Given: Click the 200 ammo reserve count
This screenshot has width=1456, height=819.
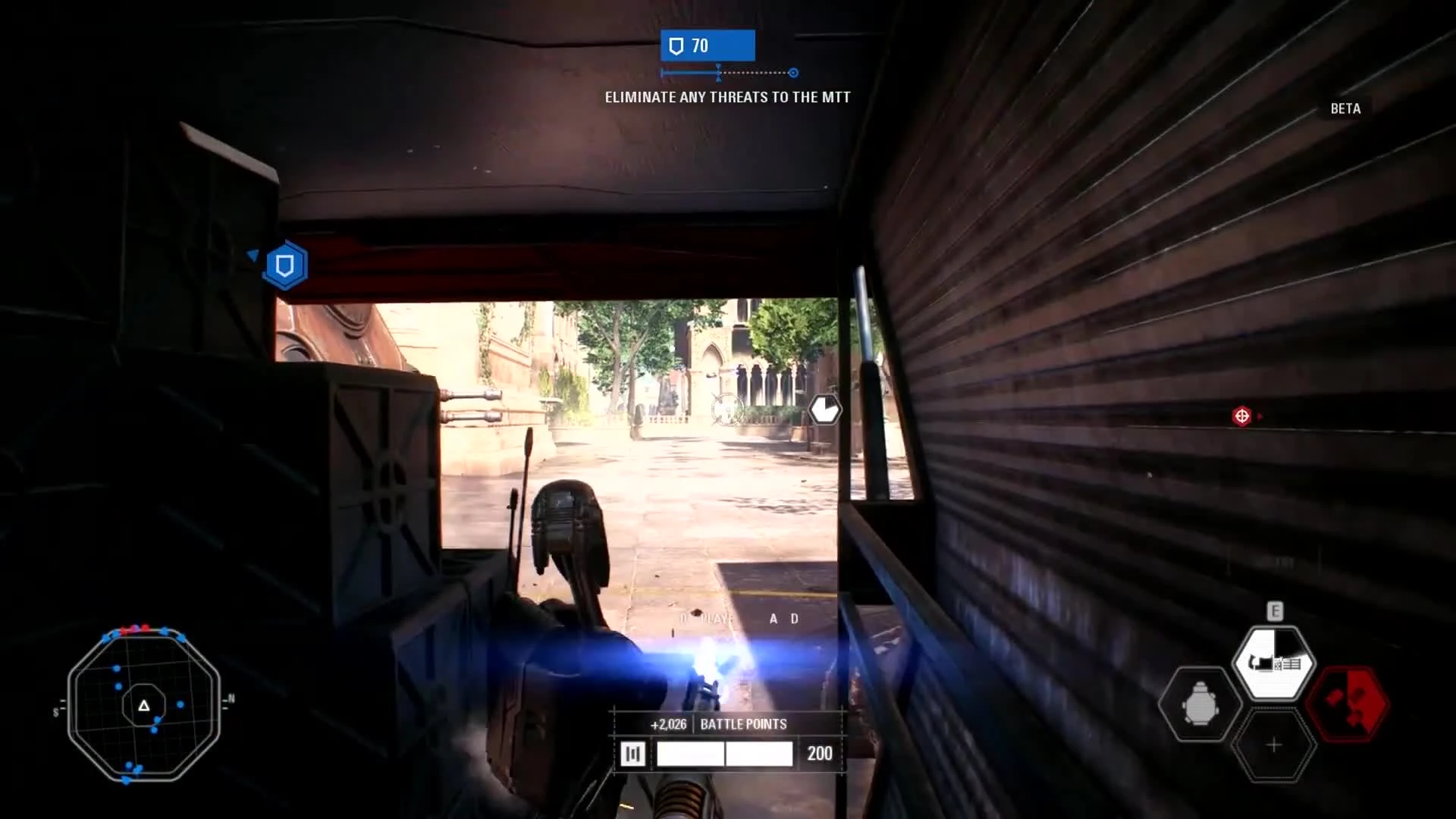Looking at the screenshot, I should click(820, 753).
